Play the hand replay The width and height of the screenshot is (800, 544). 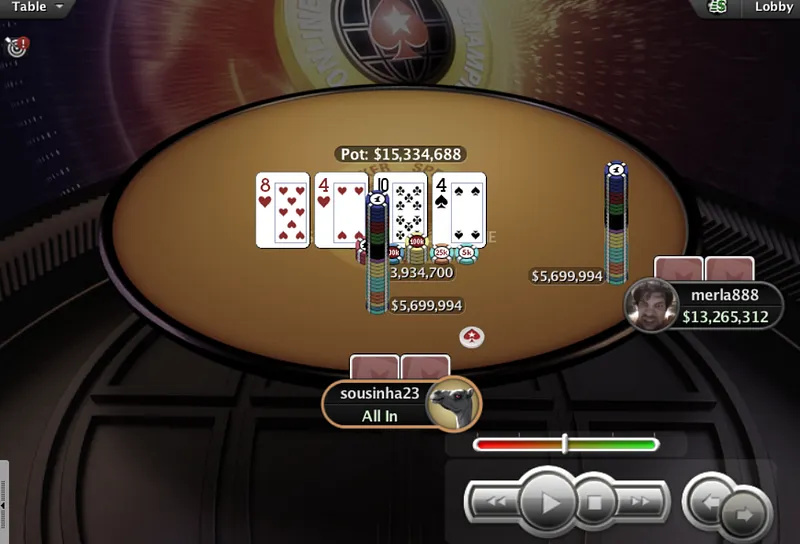547,501
